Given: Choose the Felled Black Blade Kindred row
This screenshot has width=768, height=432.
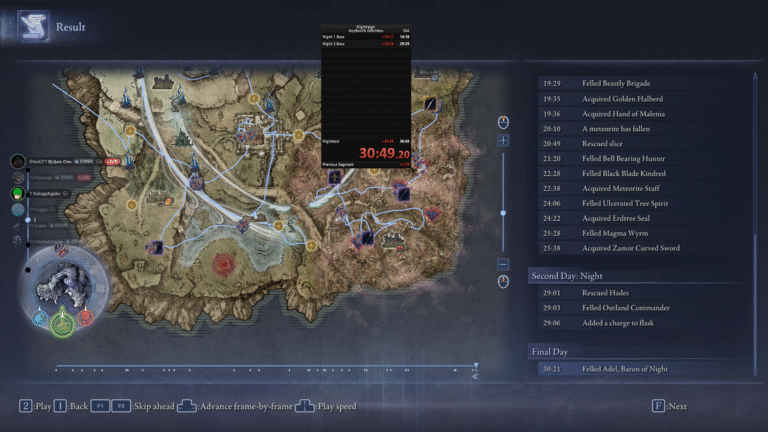Looking at the screenshot, I should [x=630, y=174].
